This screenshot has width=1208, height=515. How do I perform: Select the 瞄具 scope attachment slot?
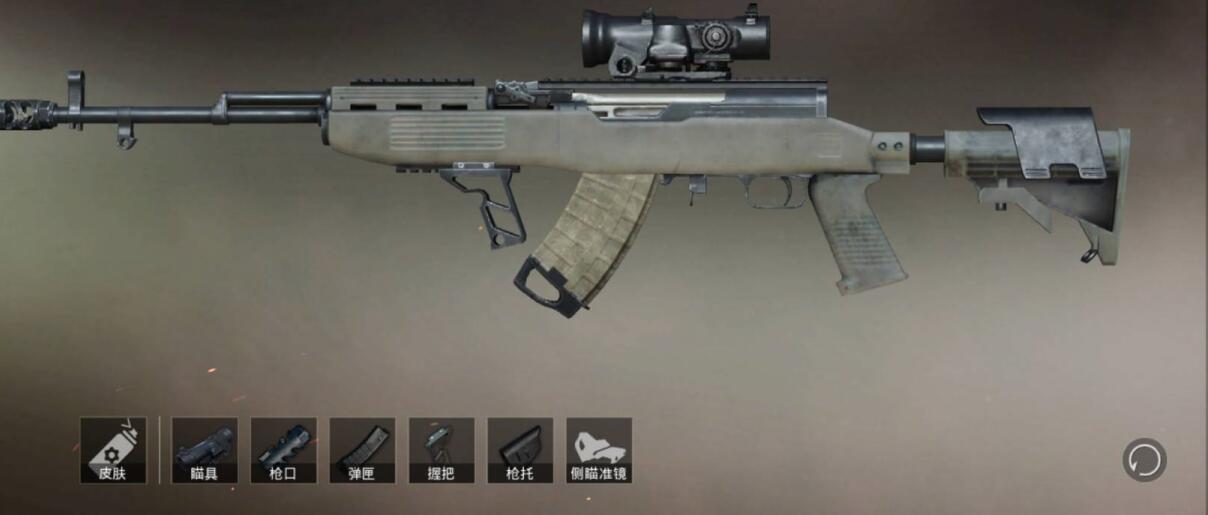204,450
